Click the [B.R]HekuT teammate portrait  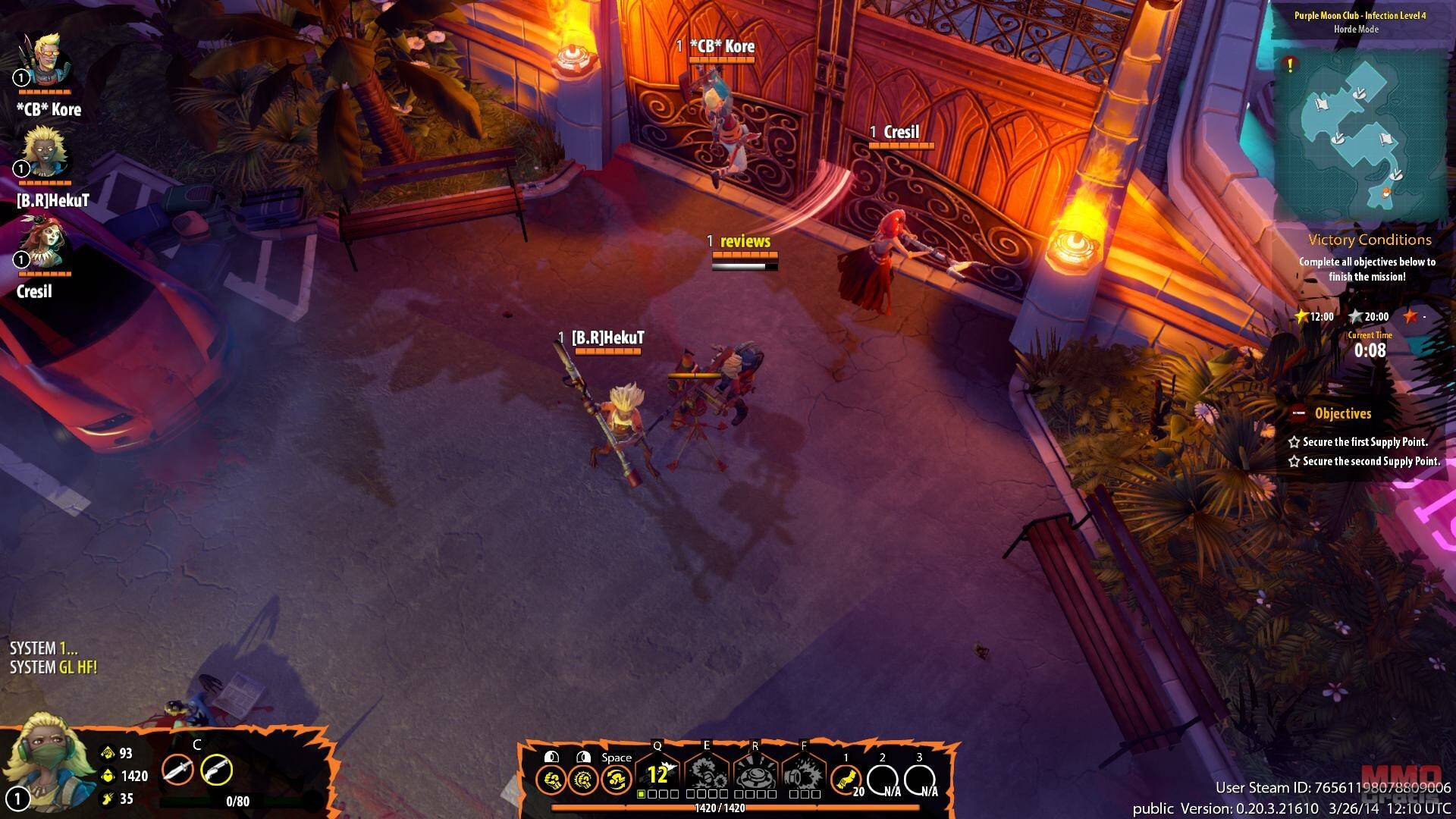(45, 152)
